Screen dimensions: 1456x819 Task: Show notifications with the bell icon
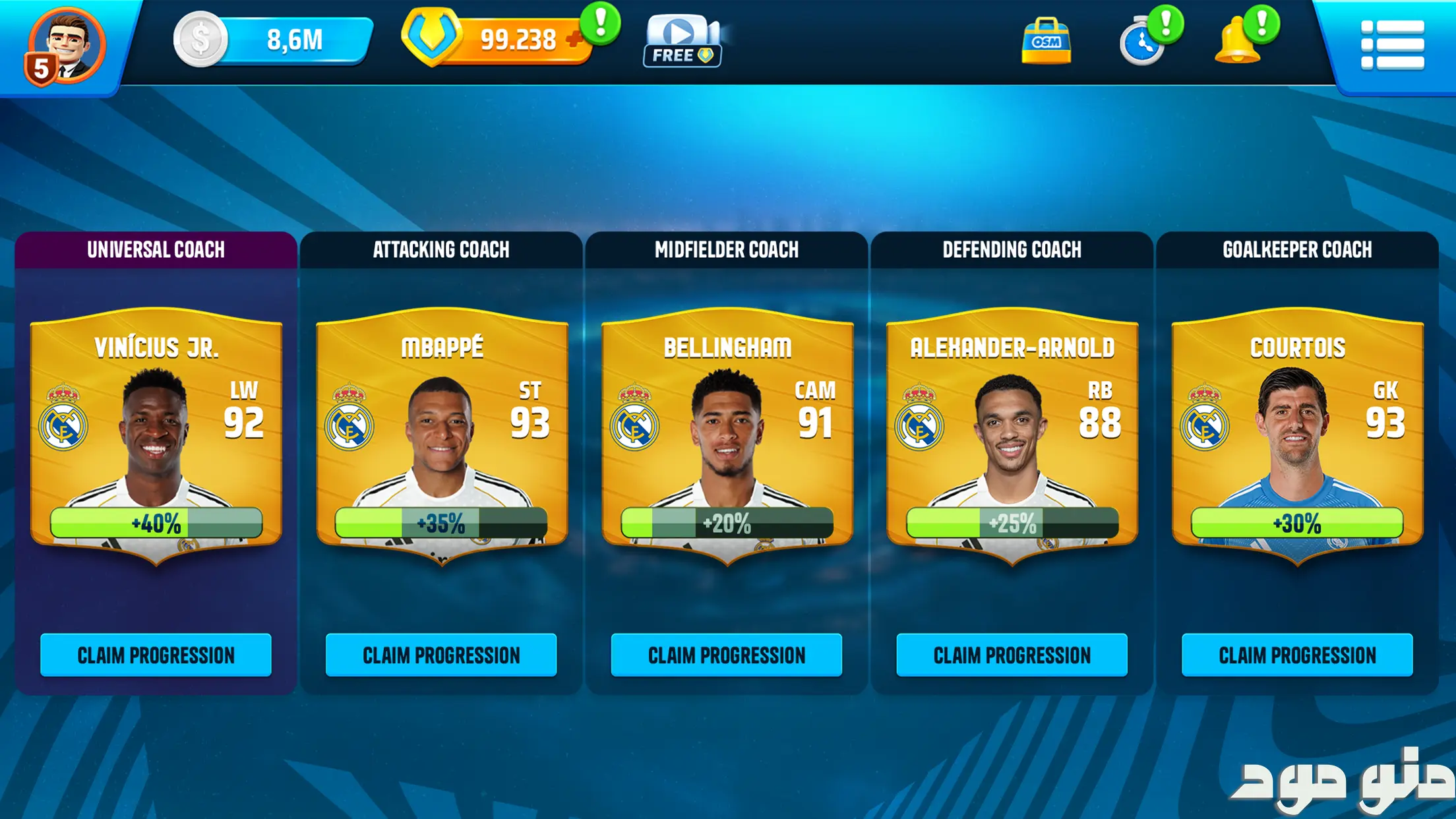[1238, 42]
